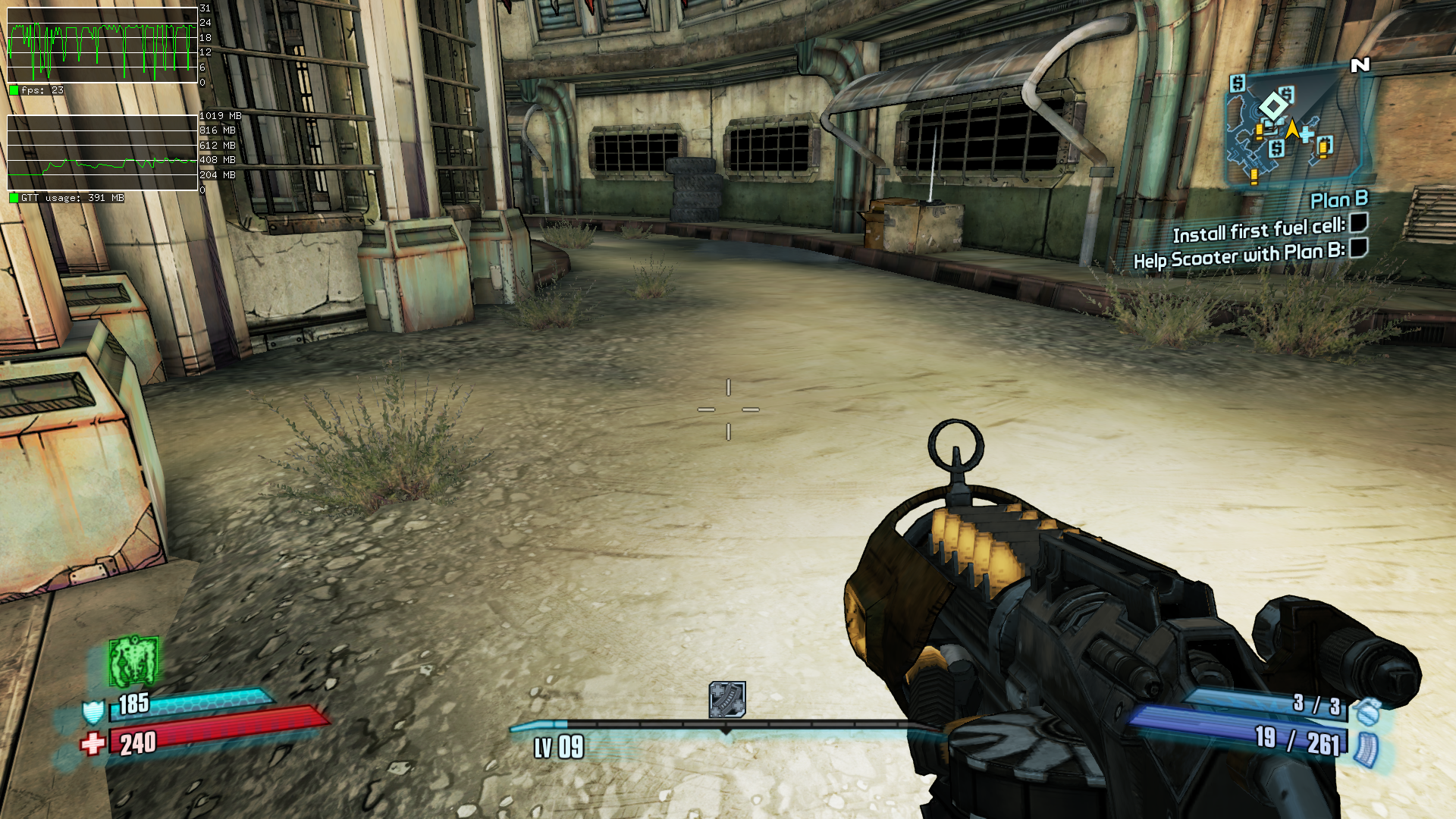The width and height of the screenshot is (1456, 819).
Task: Check the Install first fuel cell objective box
Action: (x=1358, y=222)
